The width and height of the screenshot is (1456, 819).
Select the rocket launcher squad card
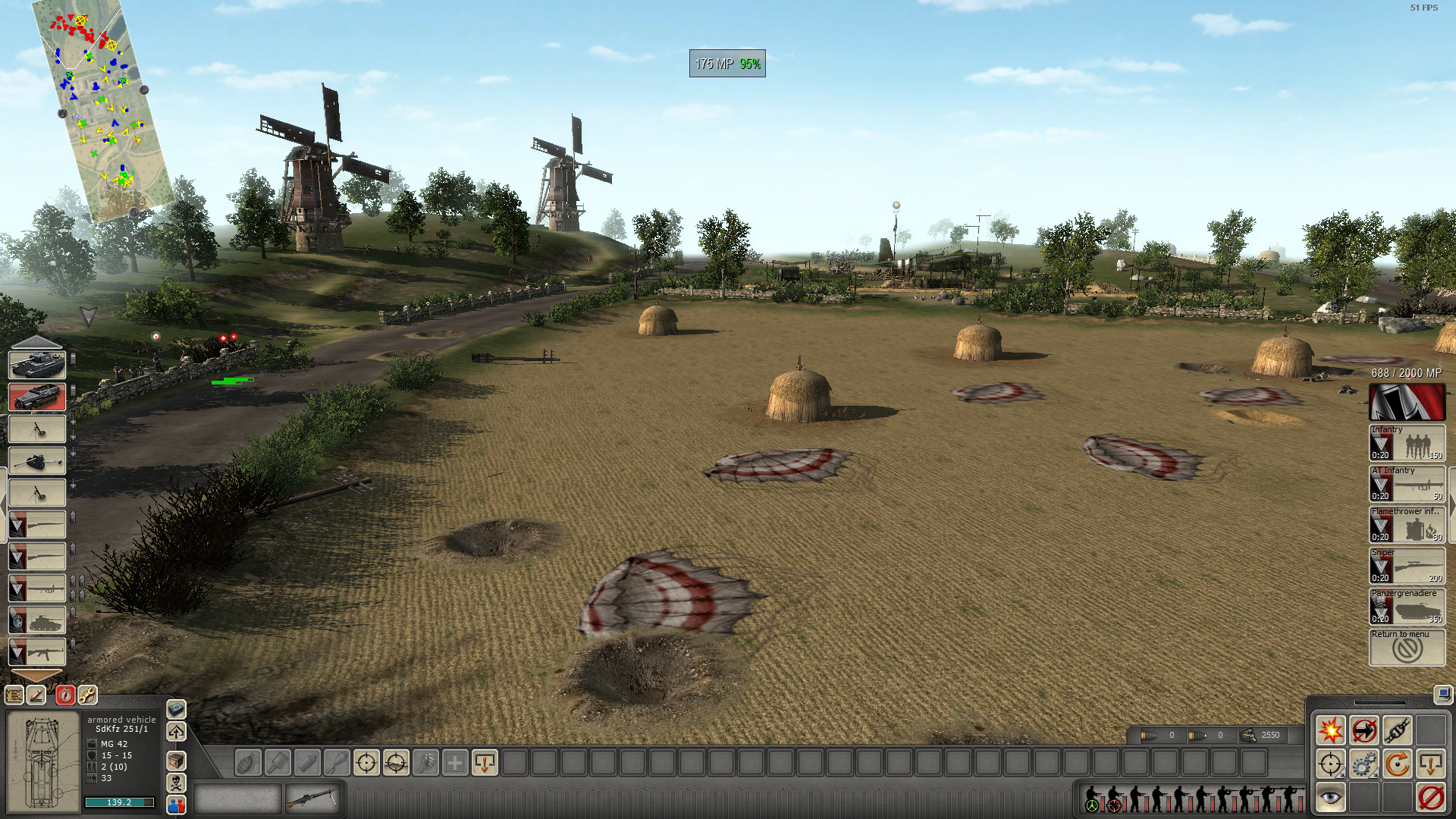(x=37, y=588)
